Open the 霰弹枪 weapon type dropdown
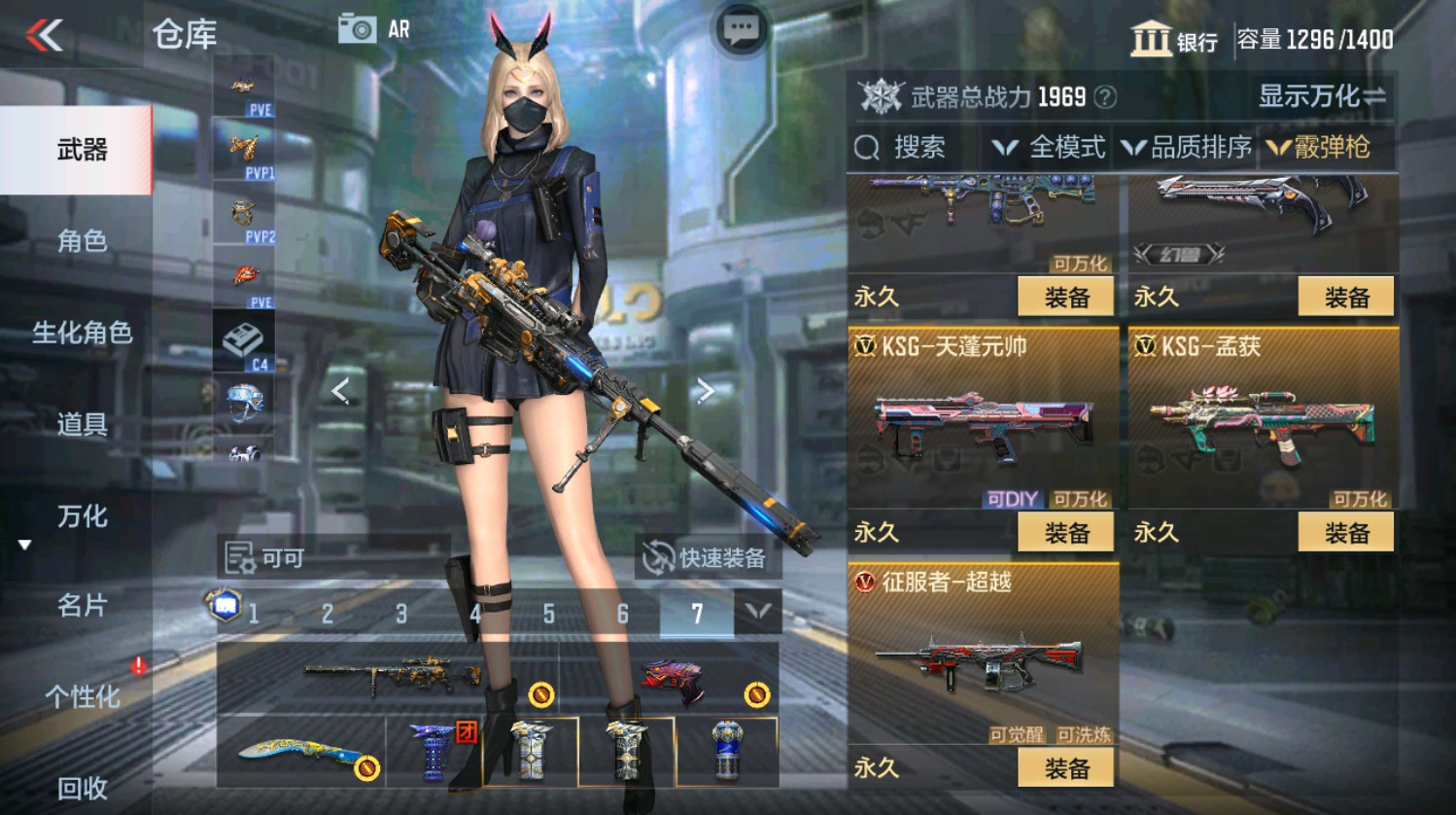 [1333, 148]
